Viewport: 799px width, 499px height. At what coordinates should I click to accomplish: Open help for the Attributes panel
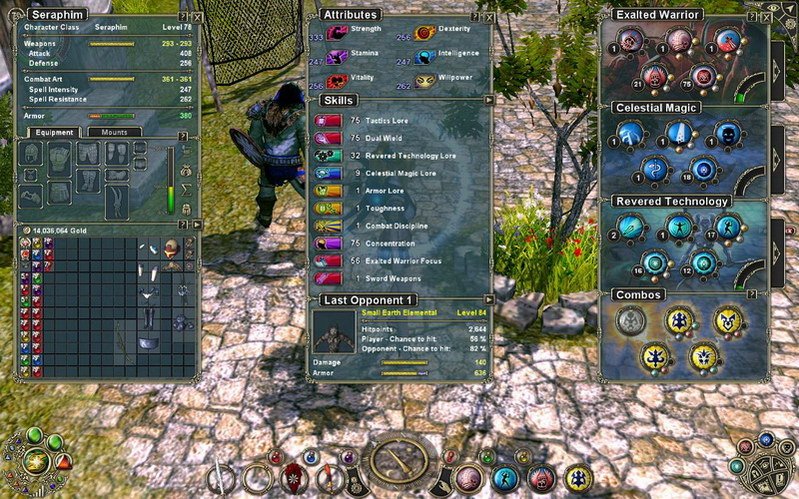coord(476,15)
